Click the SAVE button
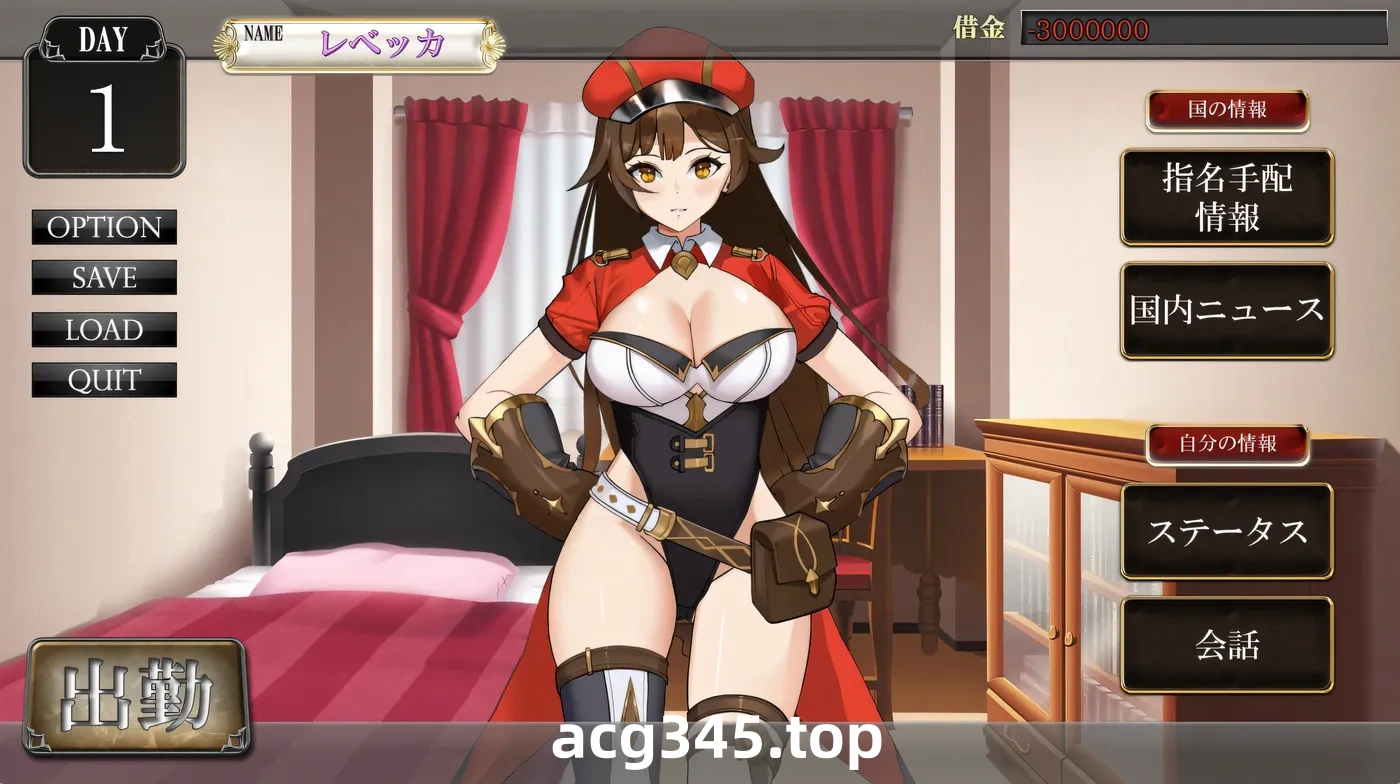The image size is (1400, 784). click(104, 278)
